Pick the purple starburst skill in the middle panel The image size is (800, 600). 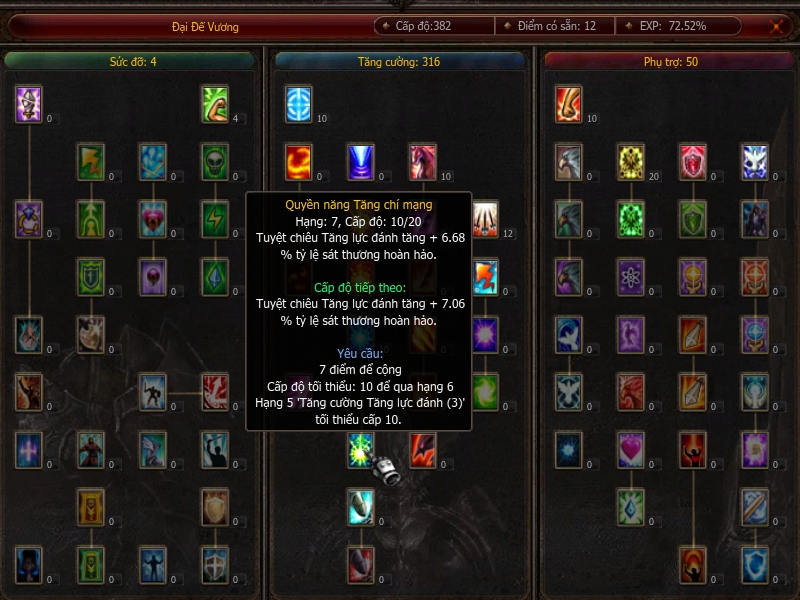point(485,334)
